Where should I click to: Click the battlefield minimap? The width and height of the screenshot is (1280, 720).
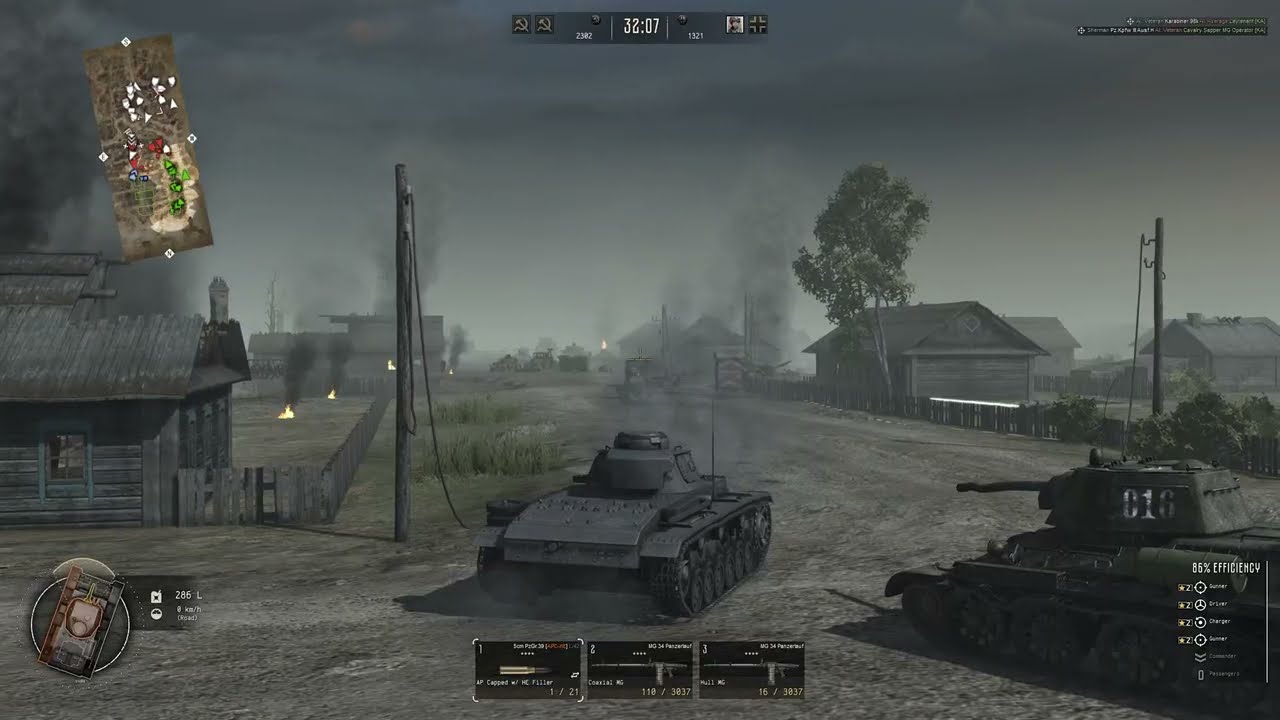click(x=148, y=147)
